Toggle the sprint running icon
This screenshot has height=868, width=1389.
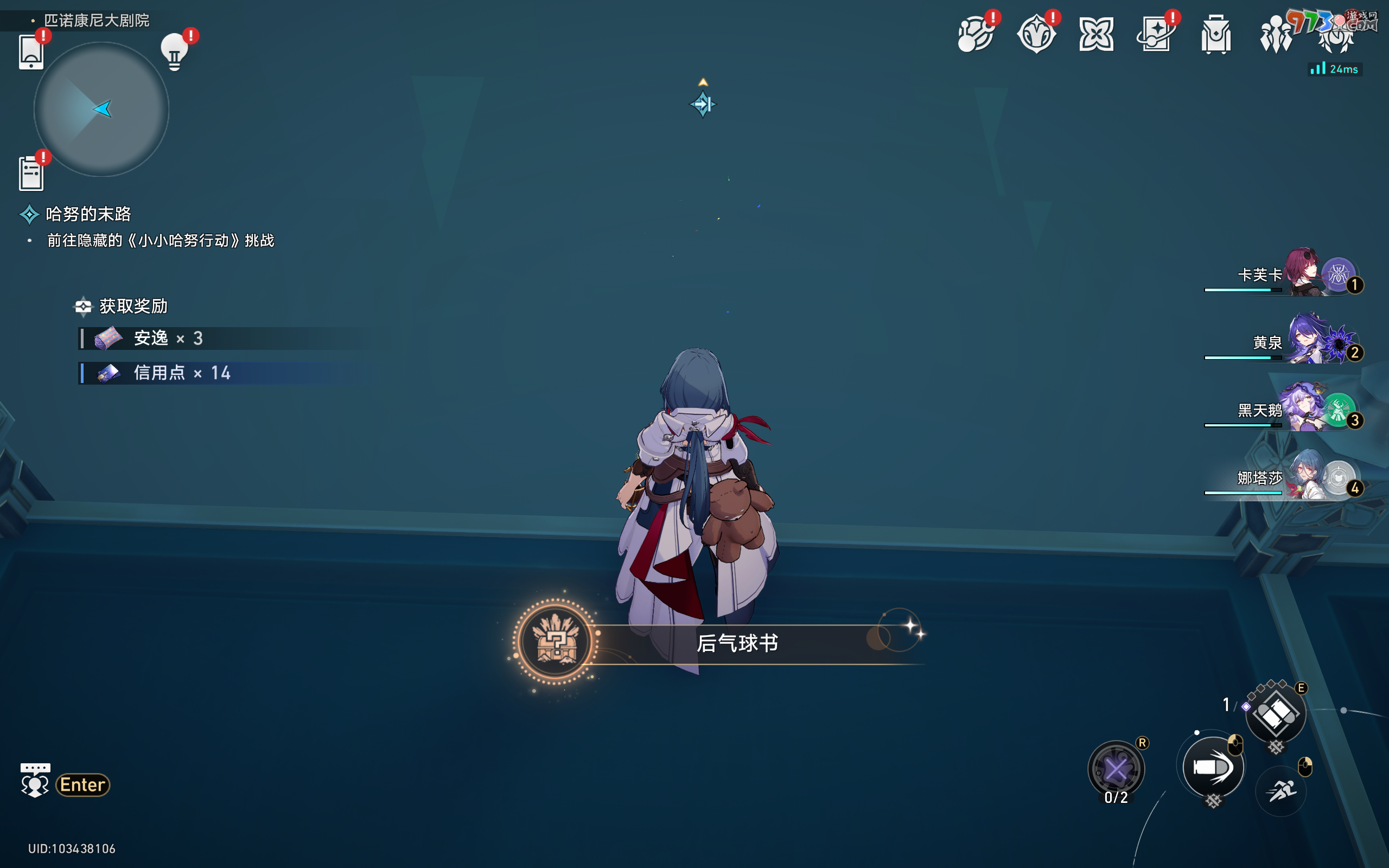[x=1281, y=791]
